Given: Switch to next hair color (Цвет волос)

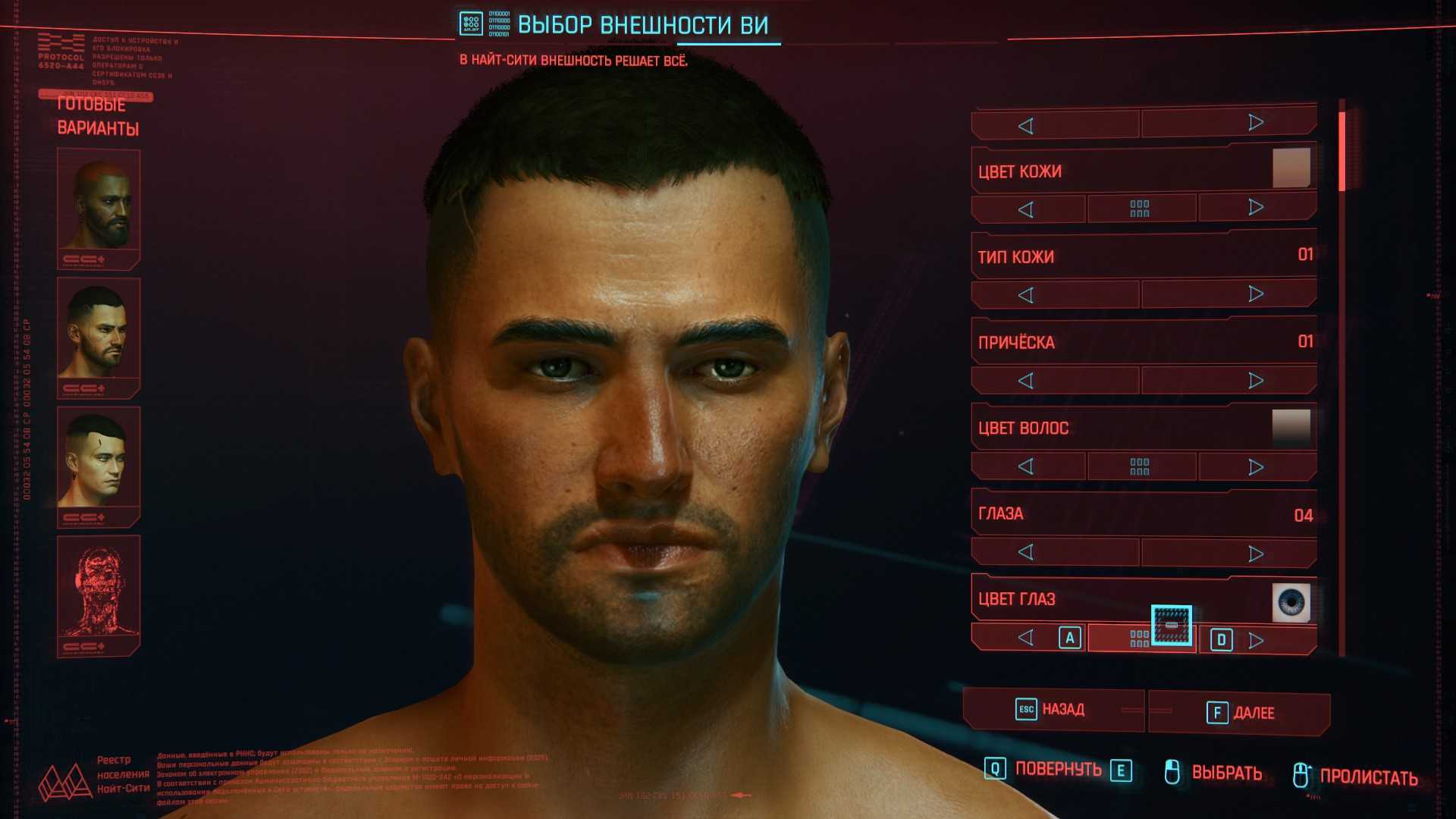Looking at the screenshot, I should pos(1256,466).
